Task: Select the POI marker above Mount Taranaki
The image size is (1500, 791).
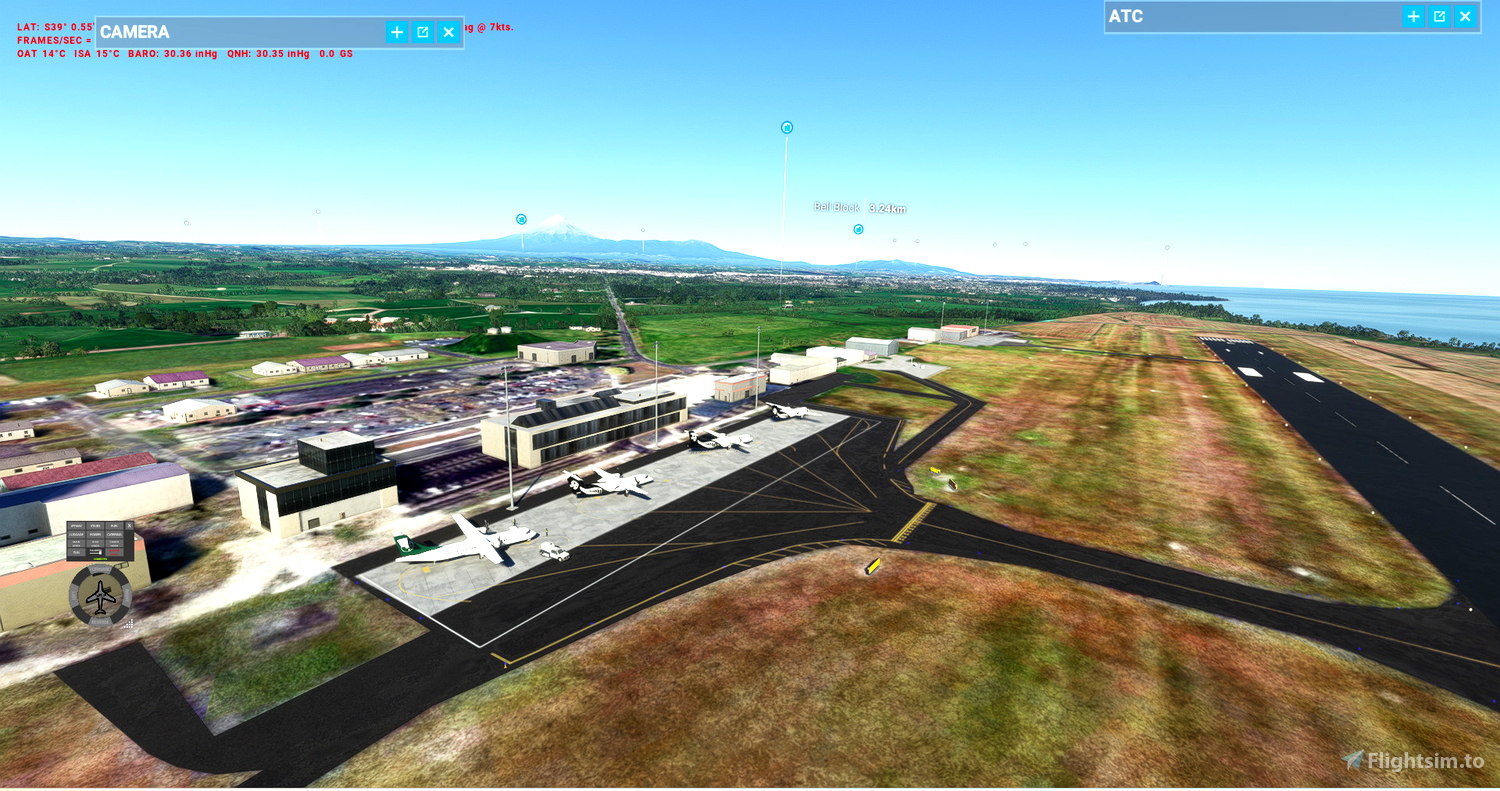Action: pyautogui.click(x=519, y=217)
